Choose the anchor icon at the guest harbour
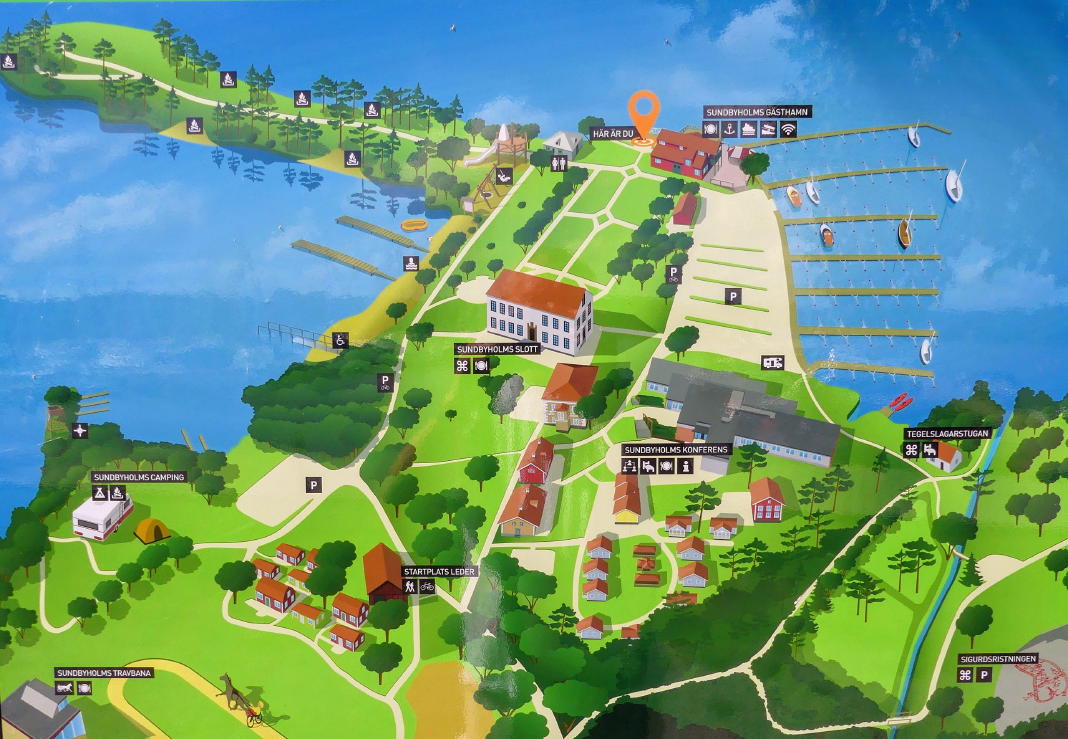This screenshot has width=1068, height=739. click(730, 129)
